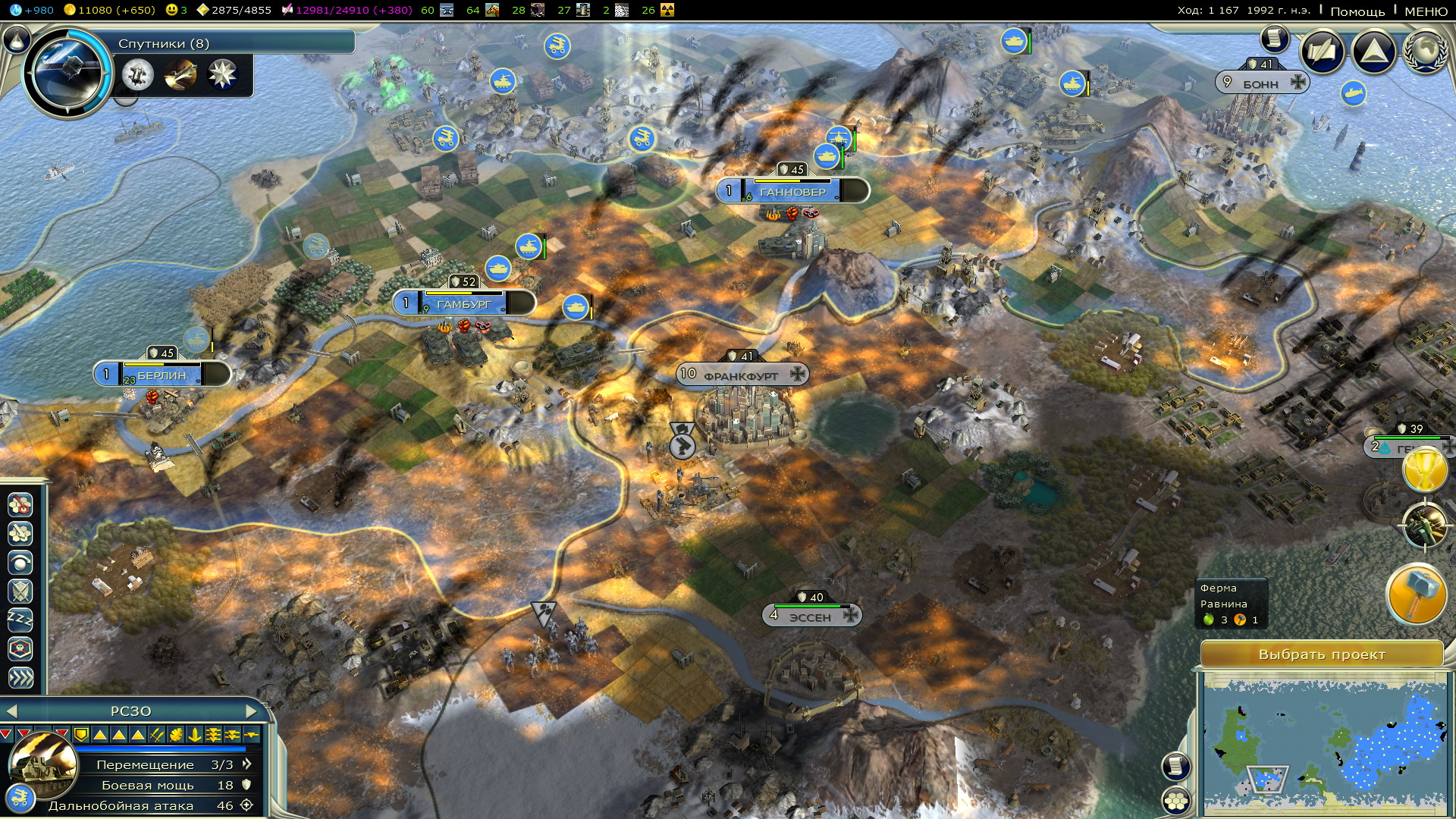Open the Помощь help link
The width and height of the screenshot is (1456, 819).
coord(1357,11)
